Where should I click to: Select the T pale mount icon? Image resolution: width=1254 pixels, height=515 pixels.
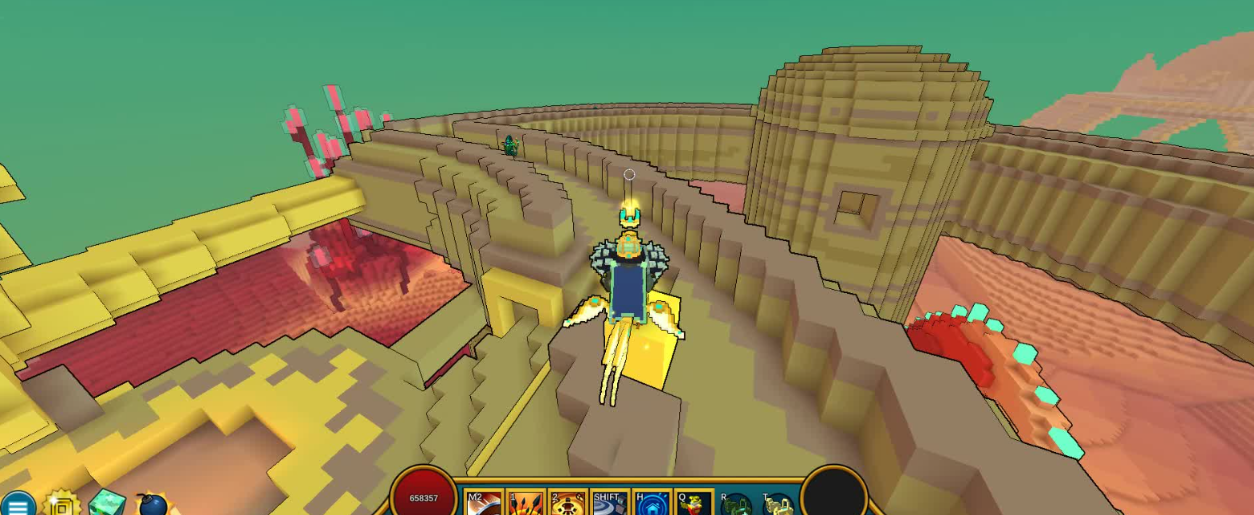click(778, 504)
